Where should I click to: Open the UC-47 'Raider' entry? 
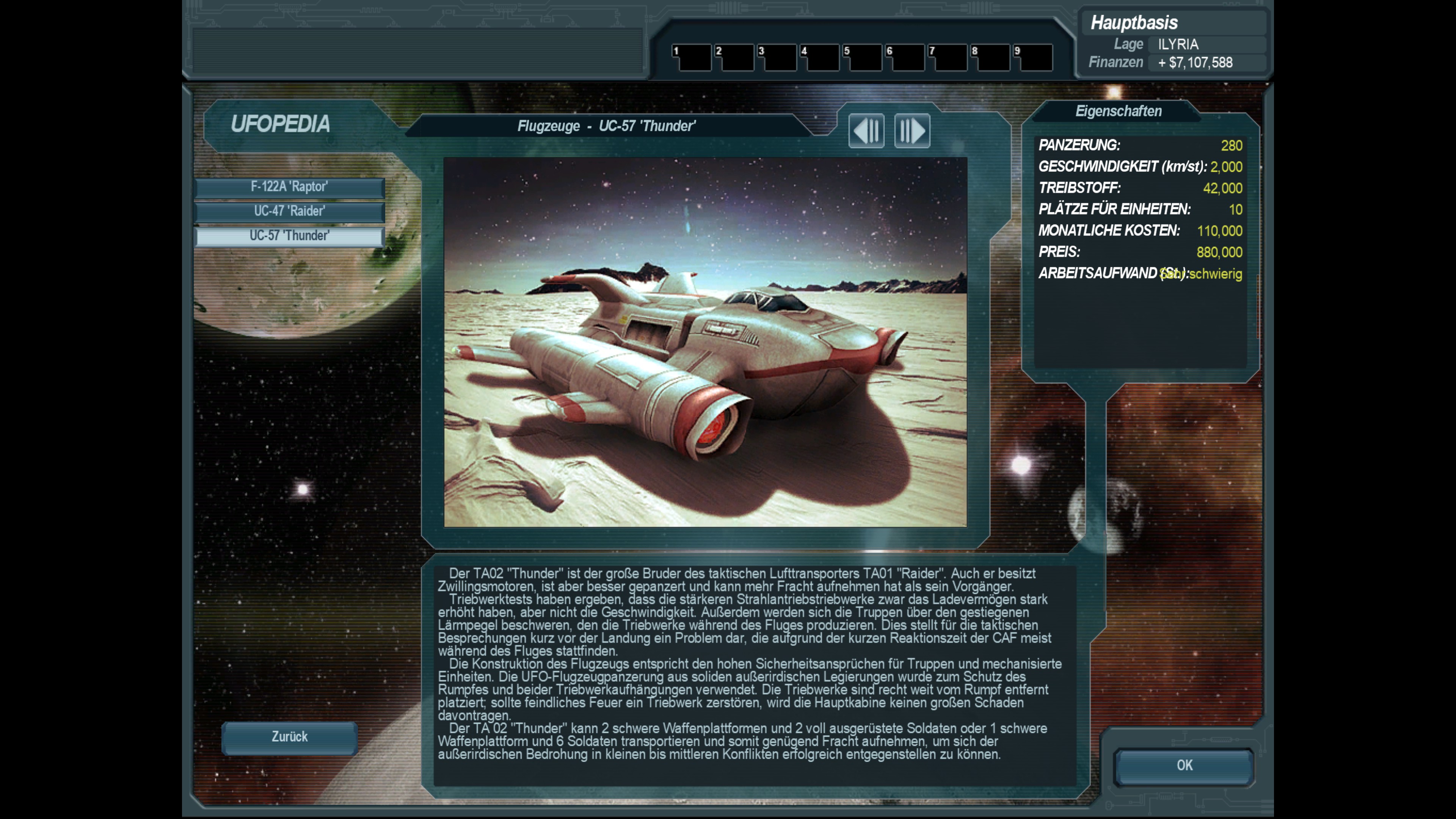tap(289, 212)
